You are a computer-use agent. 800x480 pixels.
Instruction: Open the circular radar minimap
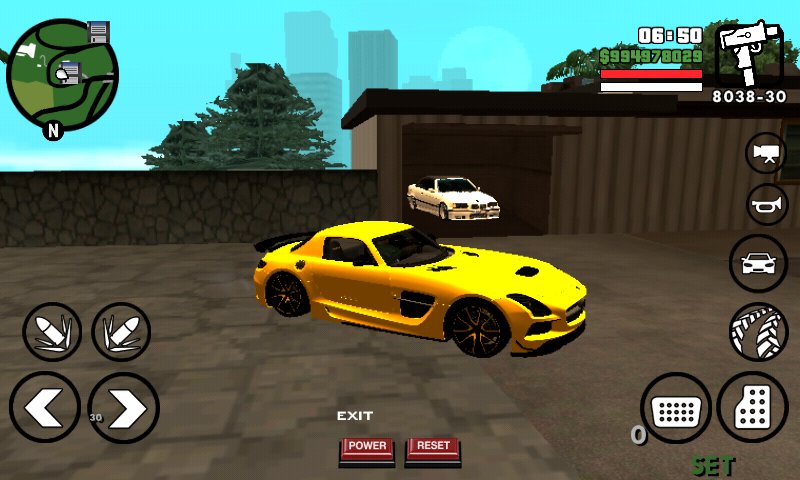coord(62,74)
